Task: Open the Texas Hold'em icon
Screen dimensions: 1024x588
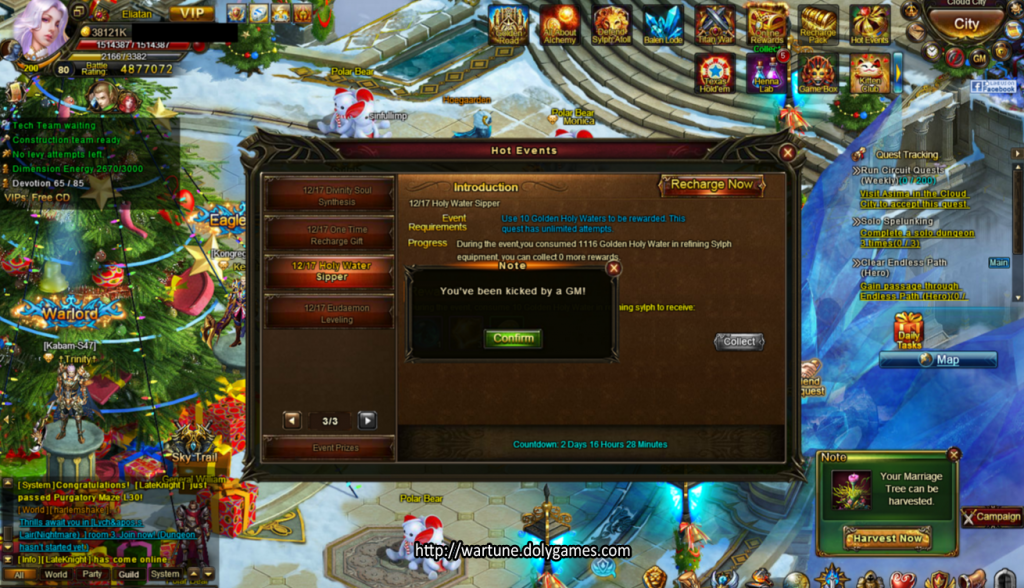Action: pos(715,73)
